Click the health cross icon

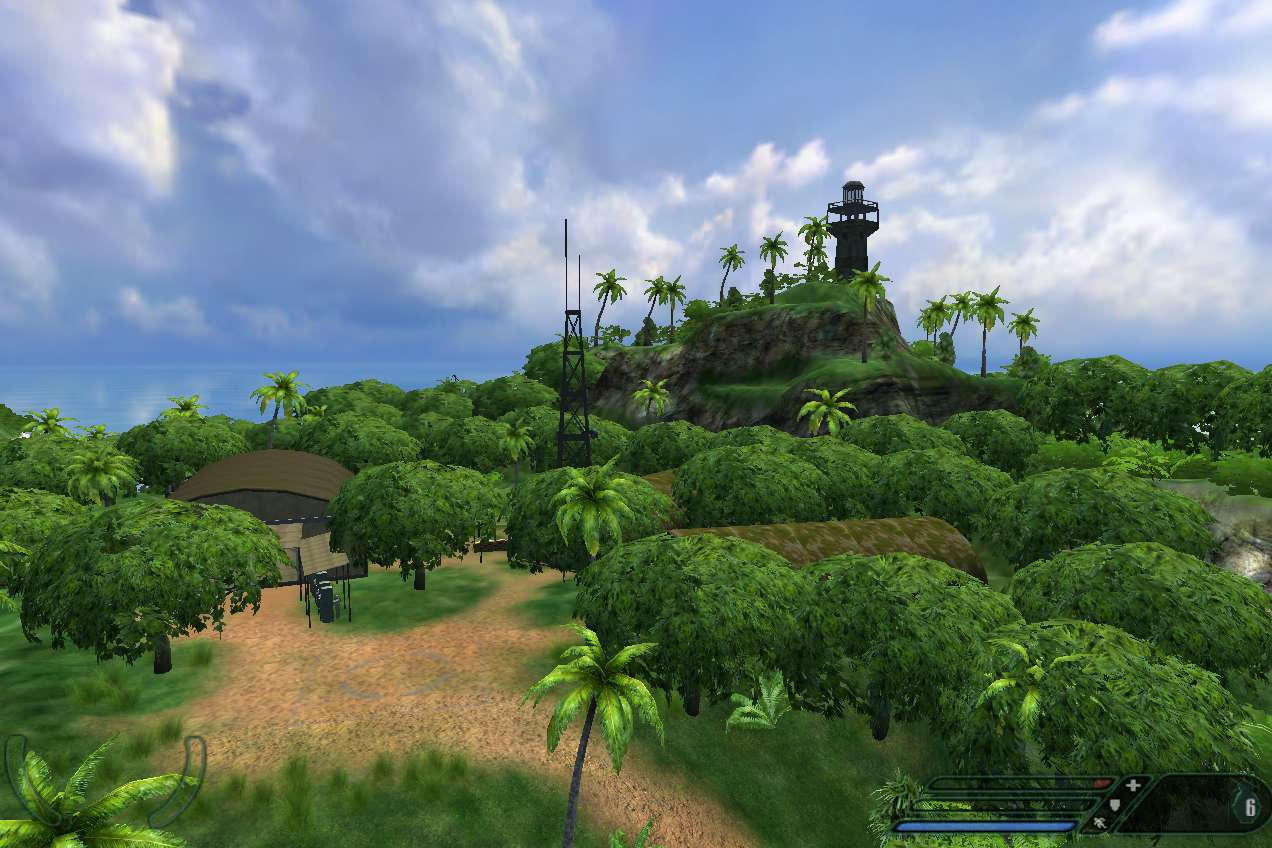pyautogui.click(x=1132, y=785)
